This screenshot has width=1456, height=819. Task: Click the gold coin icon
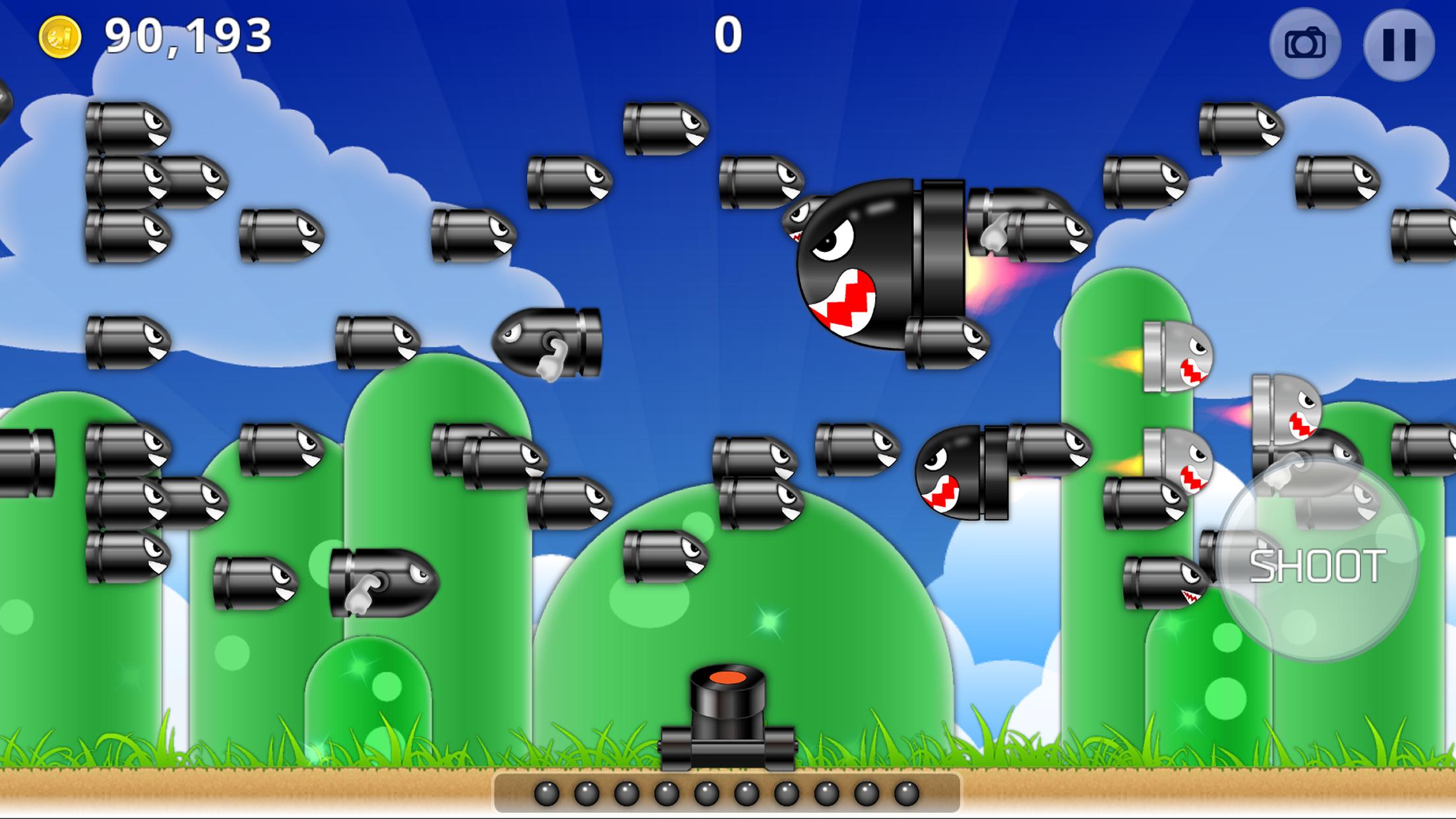[60, 37]
